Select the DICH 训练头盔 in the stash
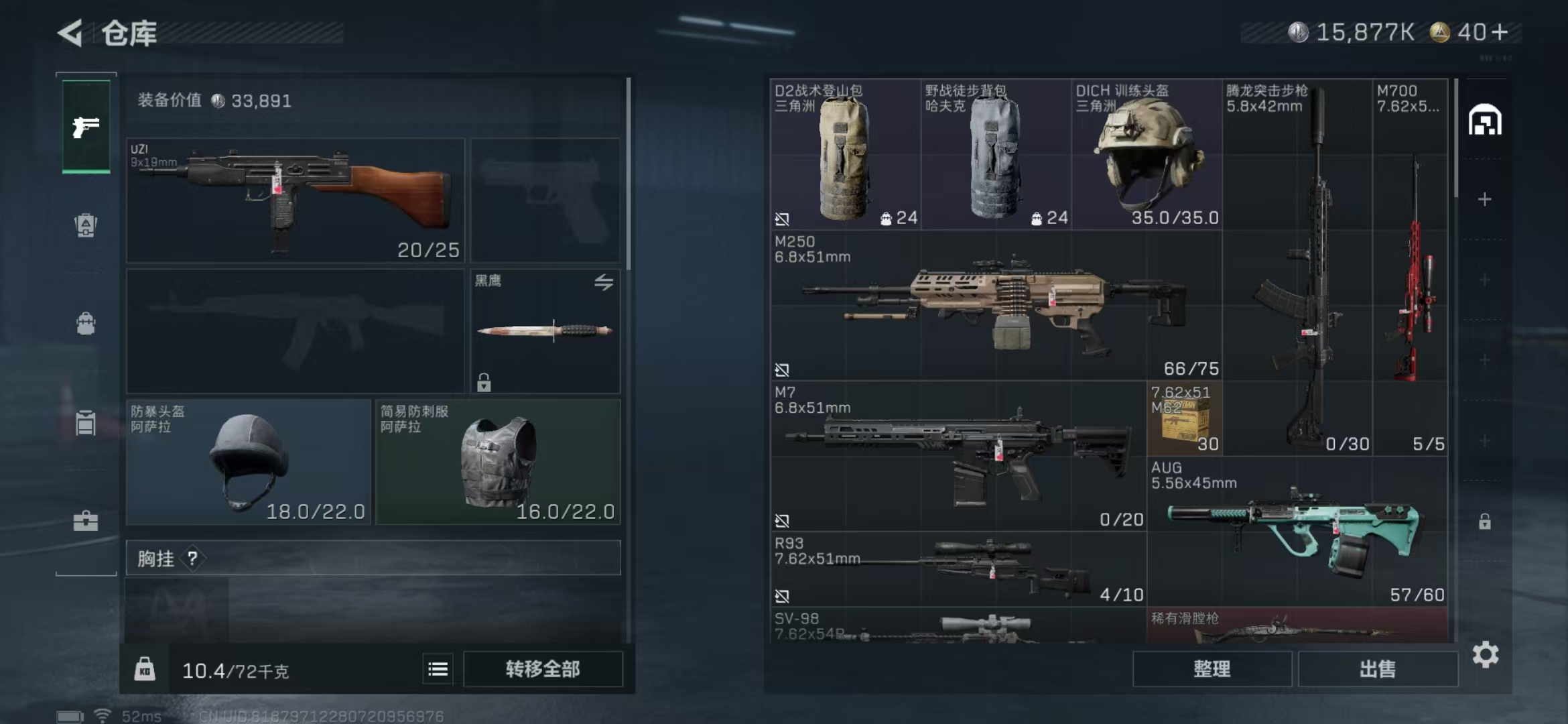 [1147, 155]
